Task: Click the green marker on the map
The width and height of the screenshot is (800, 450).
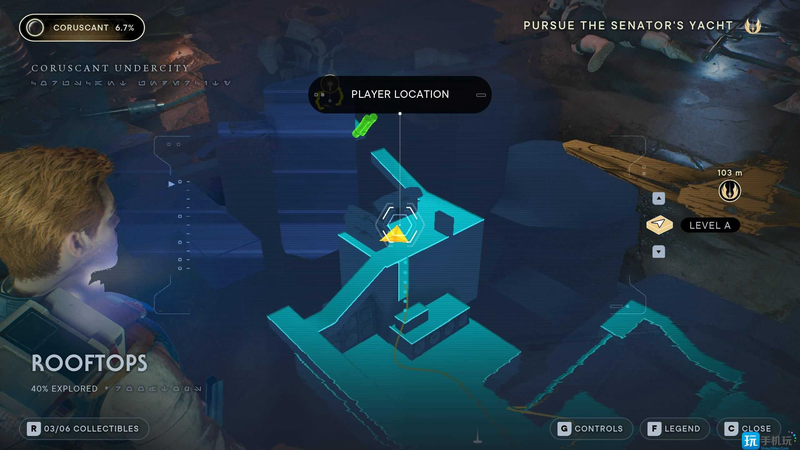Action: tap(362, 127)
